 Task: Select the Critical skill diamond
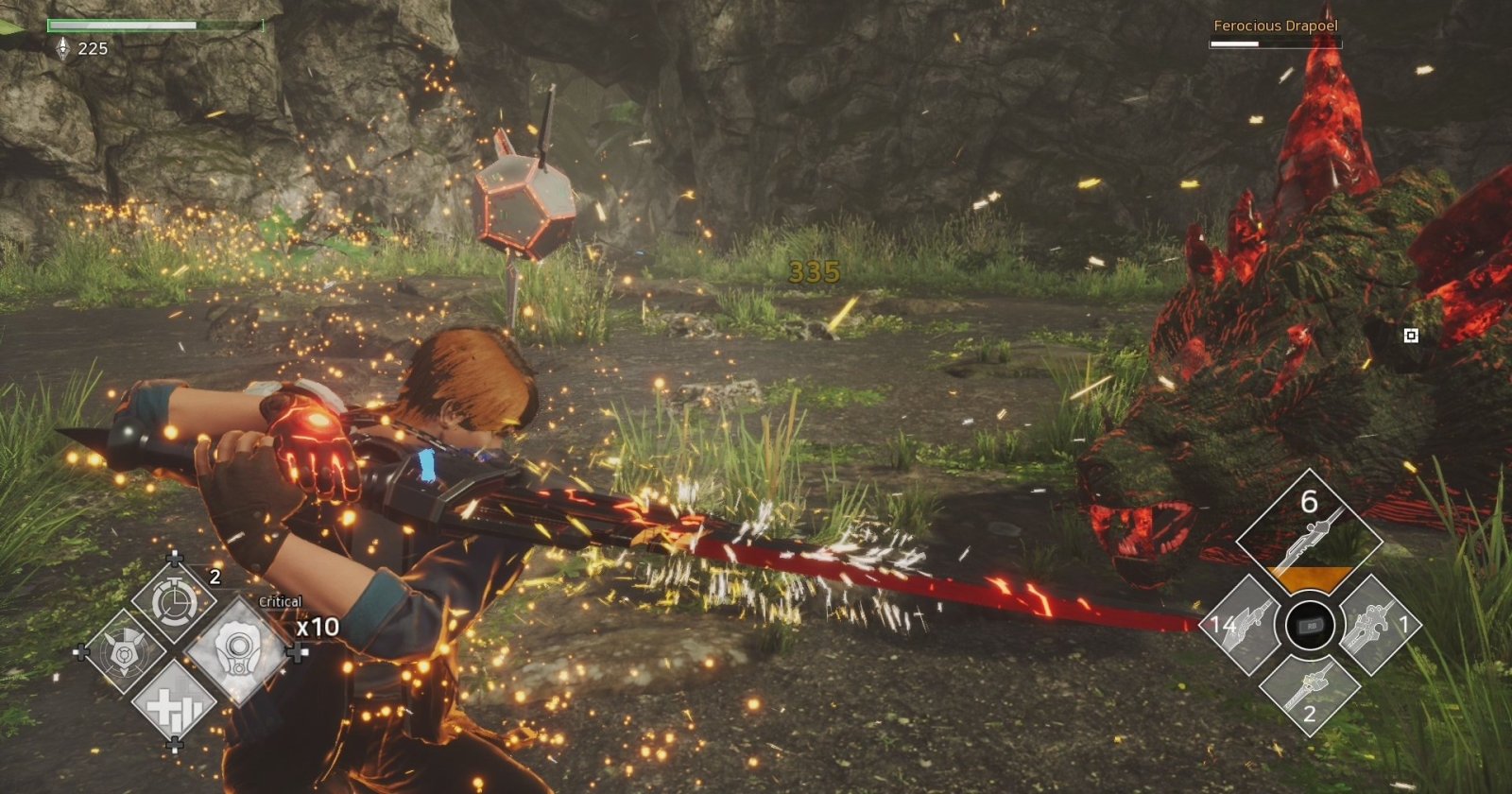click(x=233, y=650)
